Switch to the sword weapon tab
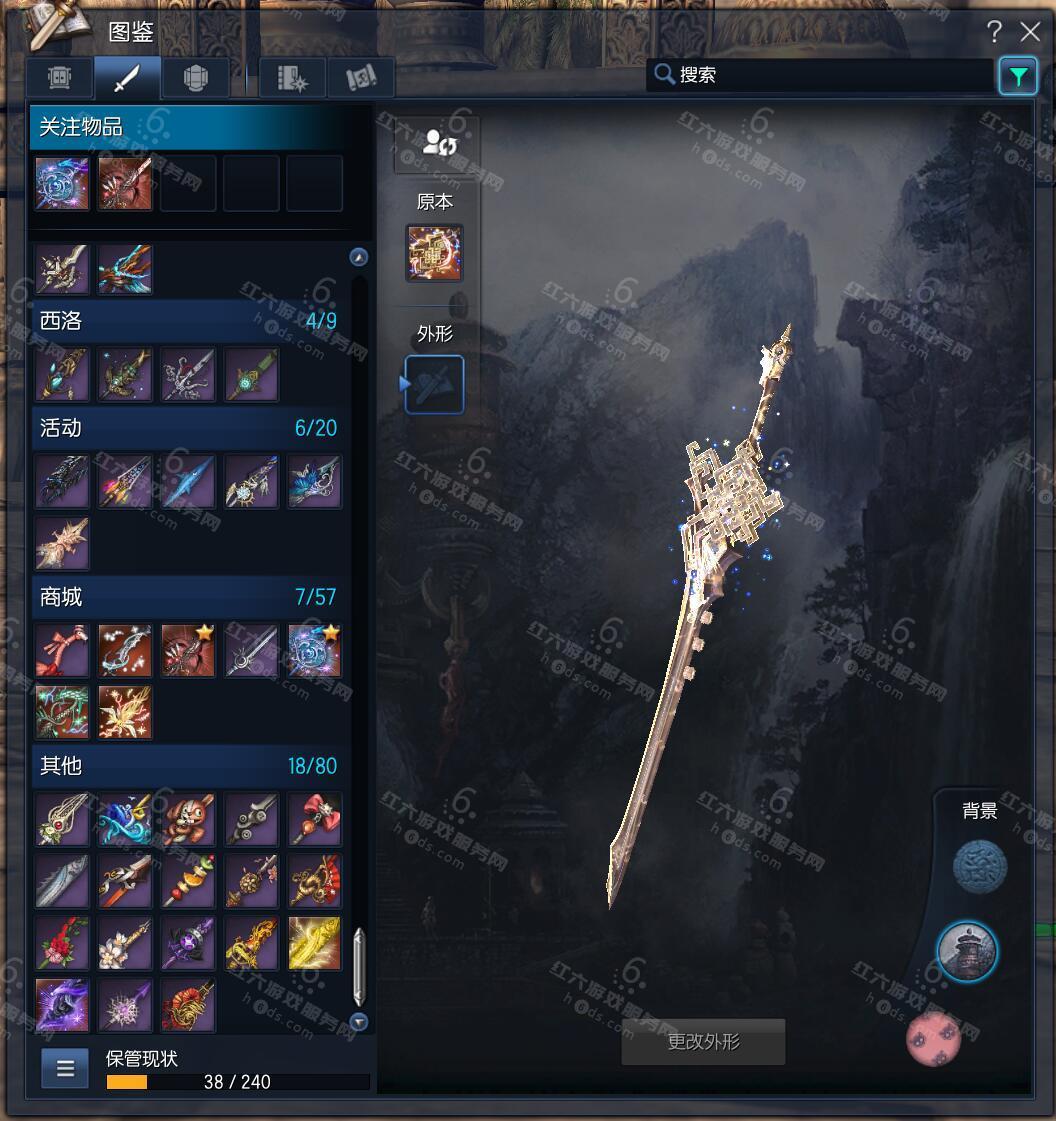Image resolution: width=1056 pixels, height=1121 pixels. [x=128, y=77]
